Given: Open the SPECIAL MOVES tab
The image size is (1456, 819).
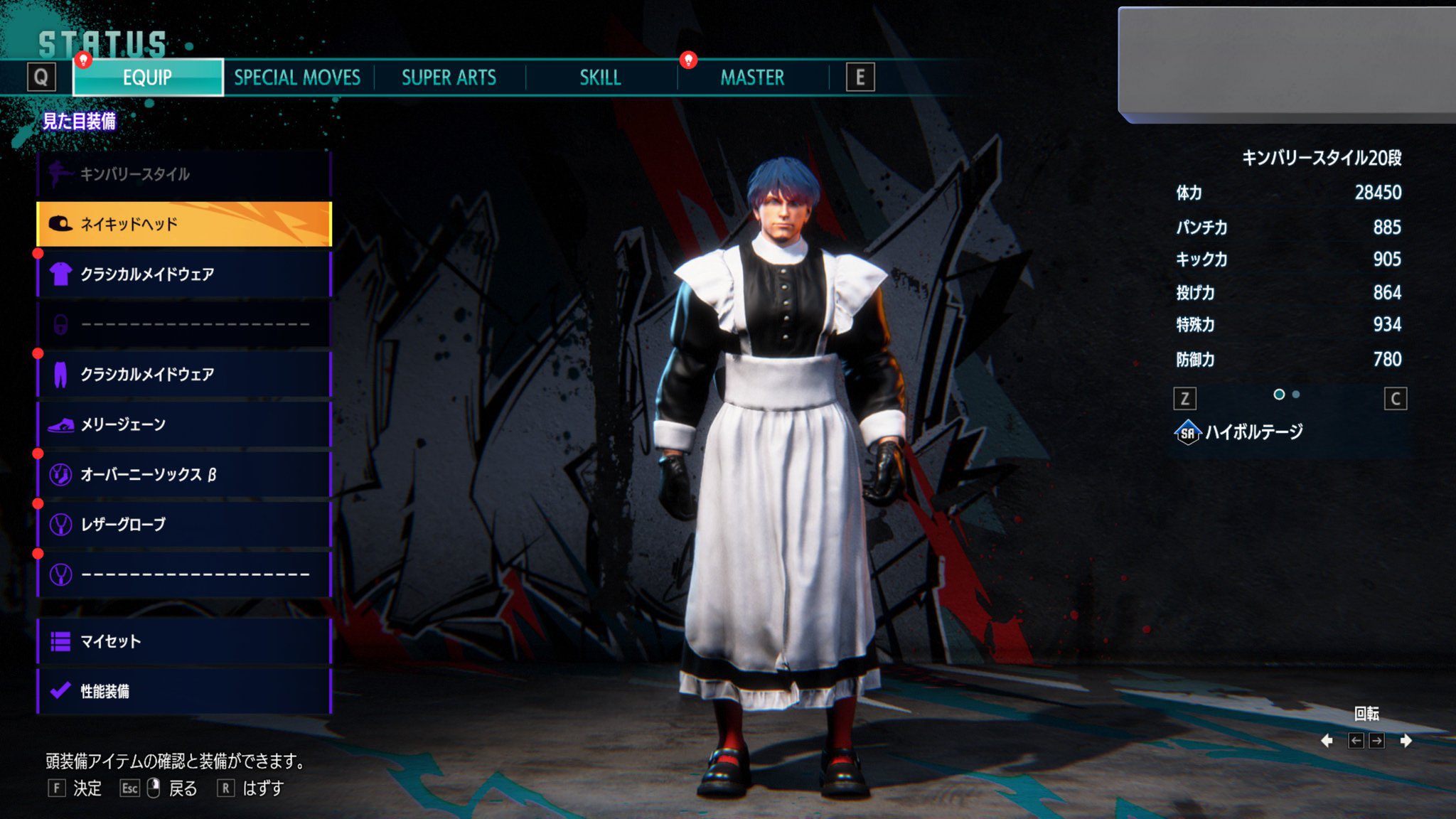Looking at the screenshot, I should tap(297, 77).
